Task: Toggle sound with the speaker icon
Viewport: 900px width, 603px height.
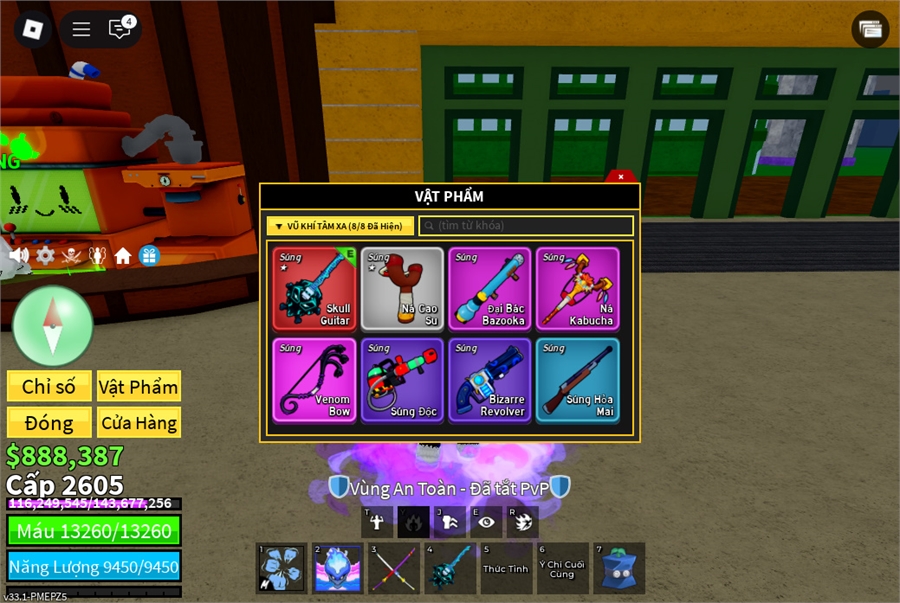Action: (19, 256)
